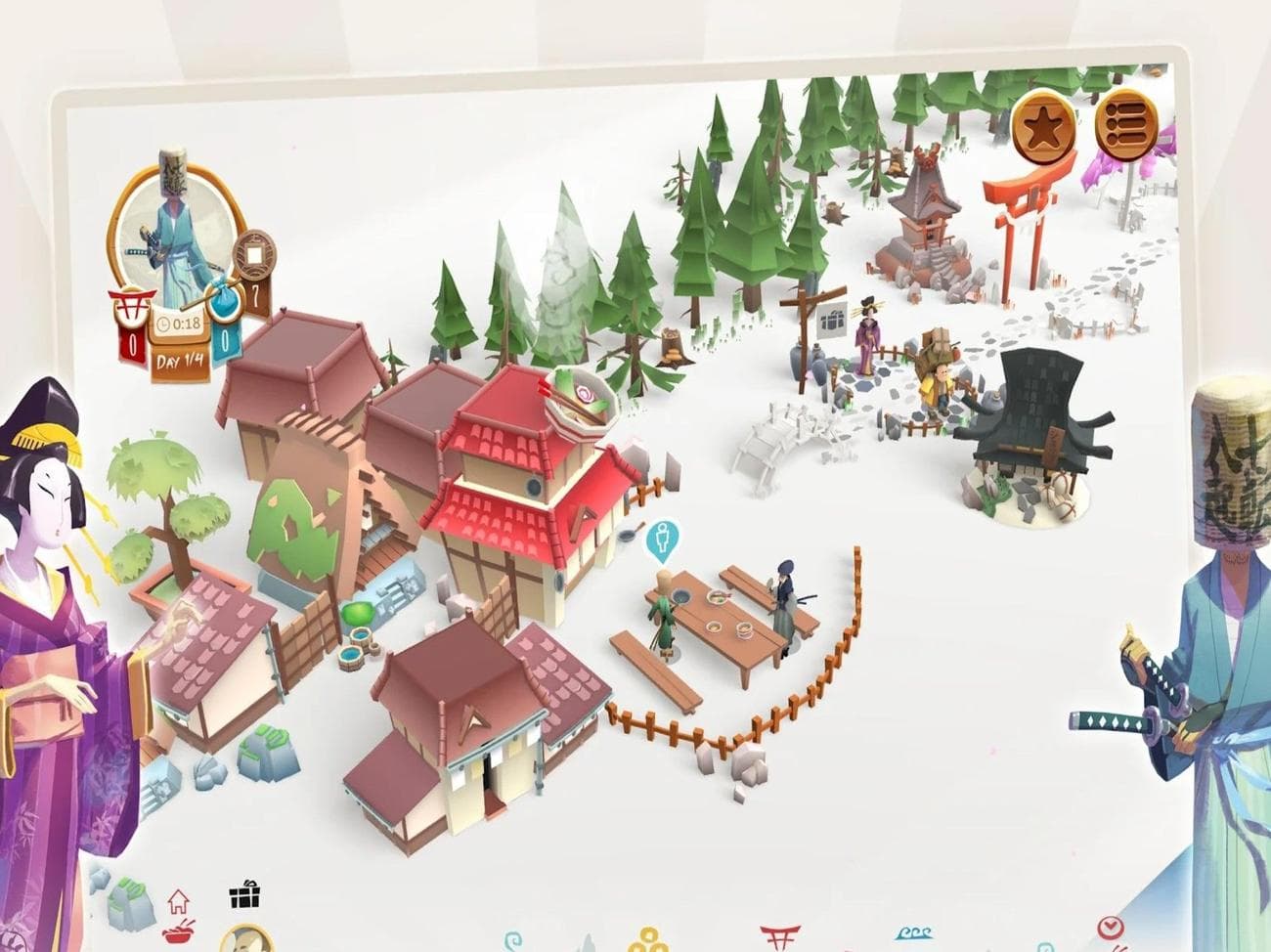The image size is (1271, 952).
Task: Expand the red chevron-down circle button
Action: pyautogui.click(x=1110, y=926)
